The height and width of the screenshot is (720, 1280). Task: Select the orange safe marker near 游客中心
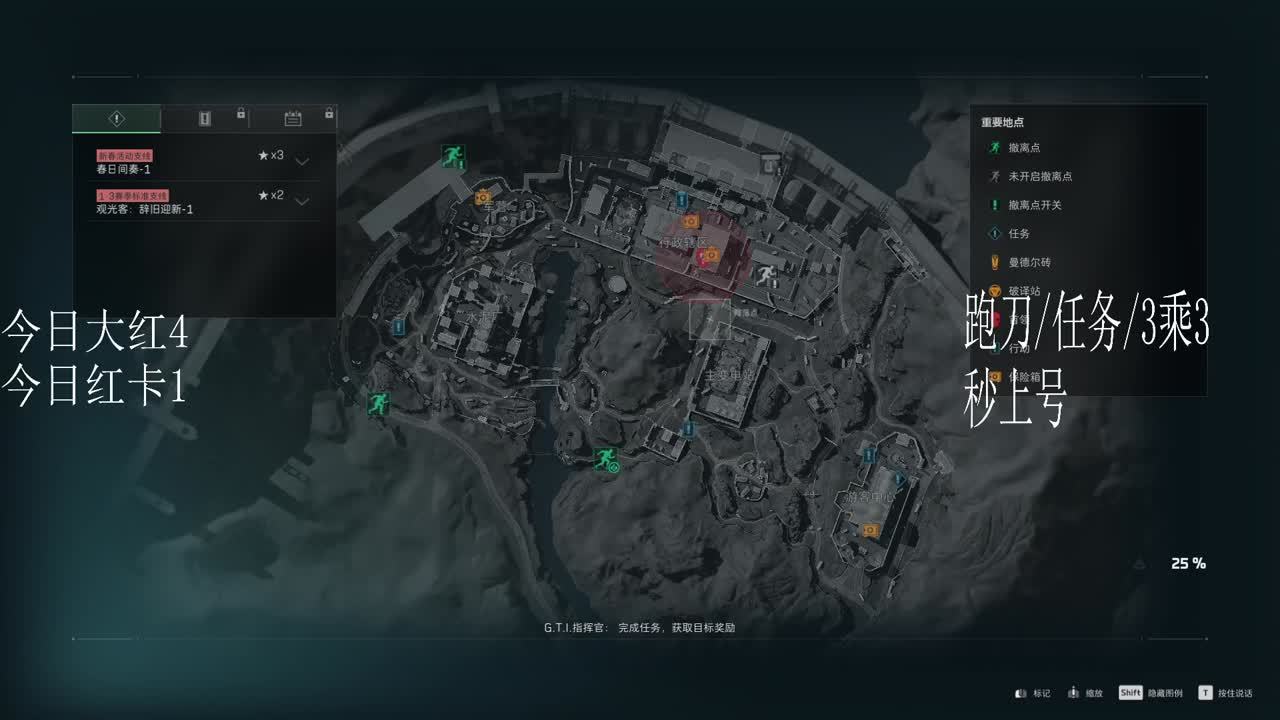point(870,529)
